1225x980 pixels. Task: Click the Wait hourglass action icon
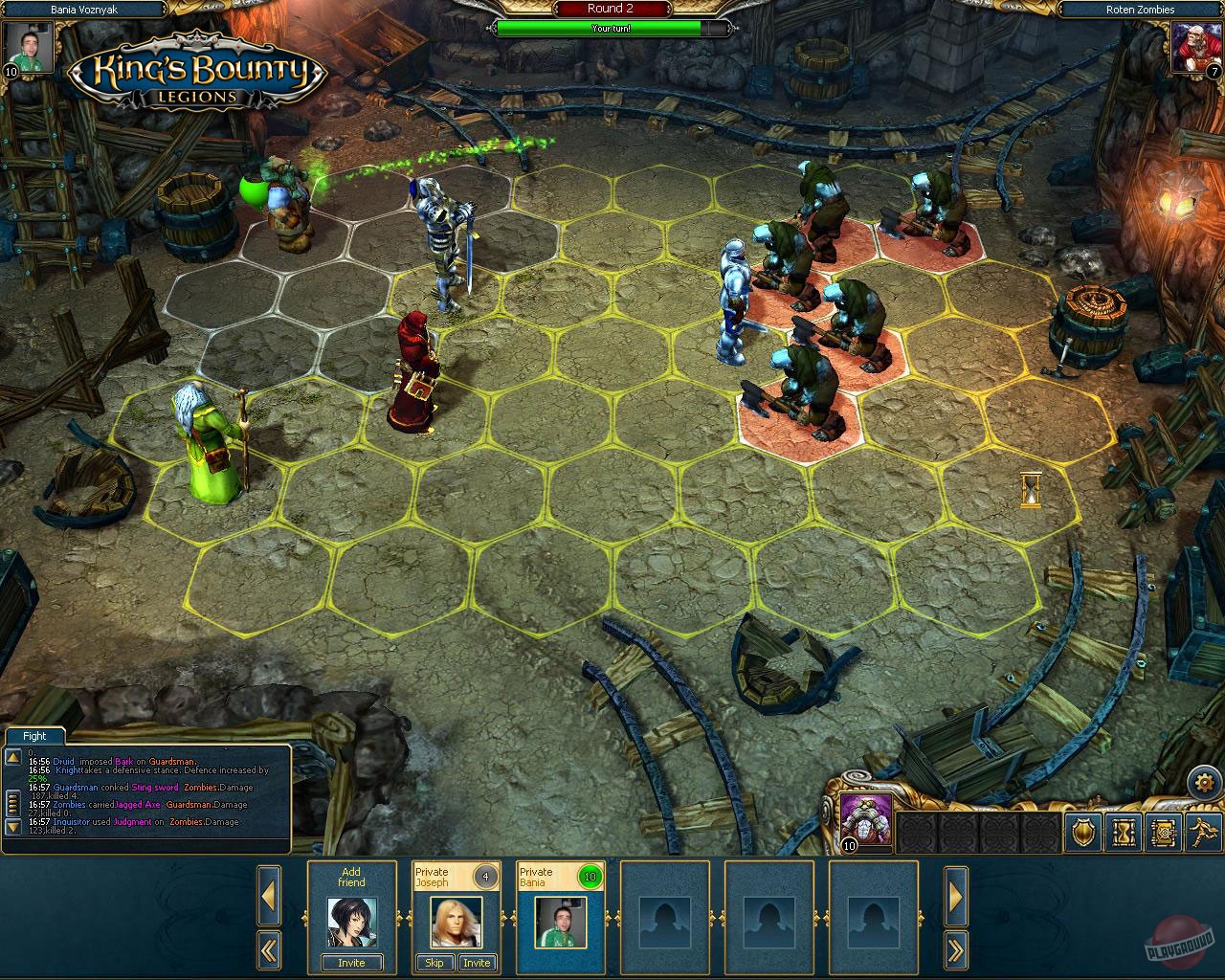click(x=1124, y=834)
